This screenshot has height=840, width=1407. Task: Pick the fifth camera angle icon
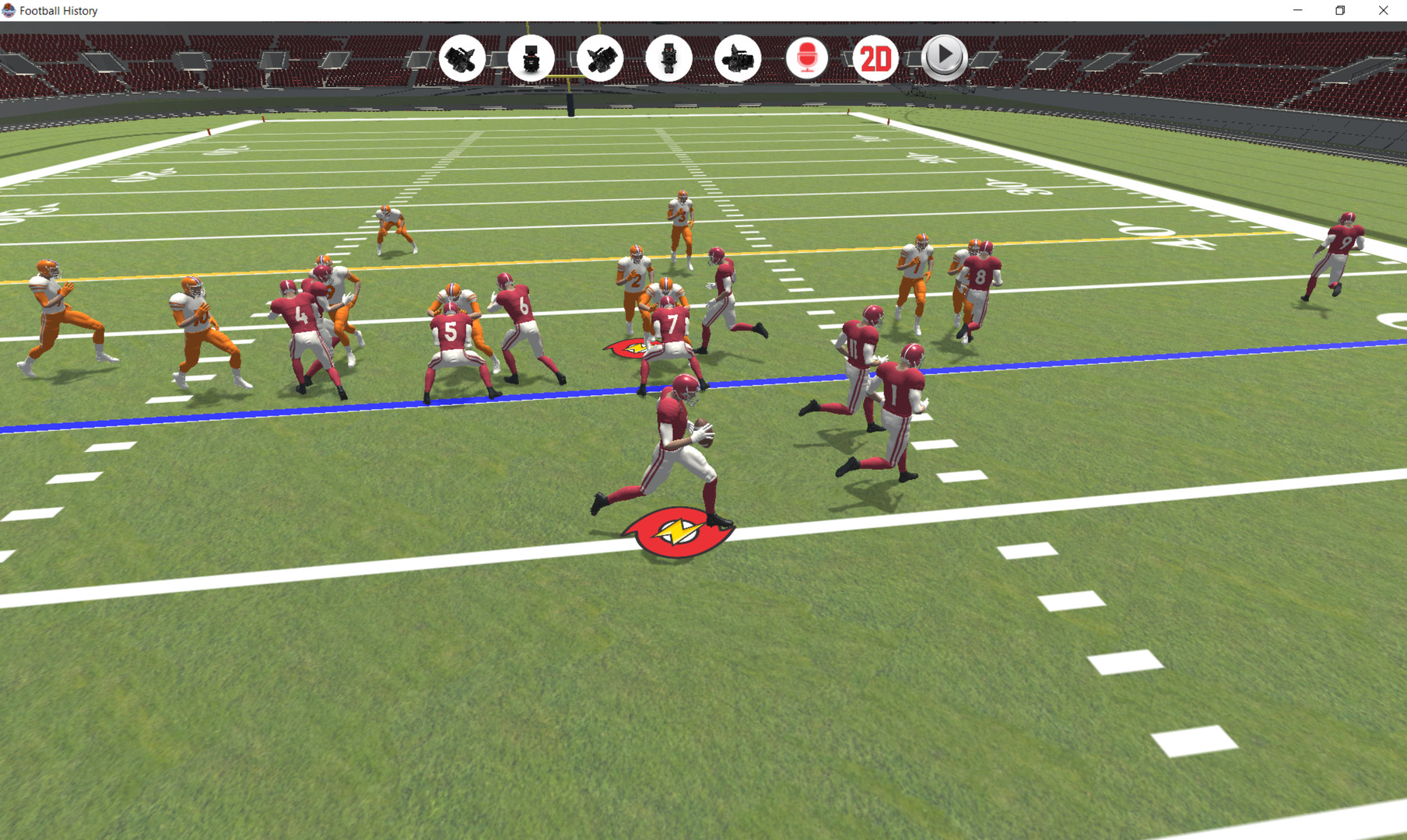tap(738, 58)
